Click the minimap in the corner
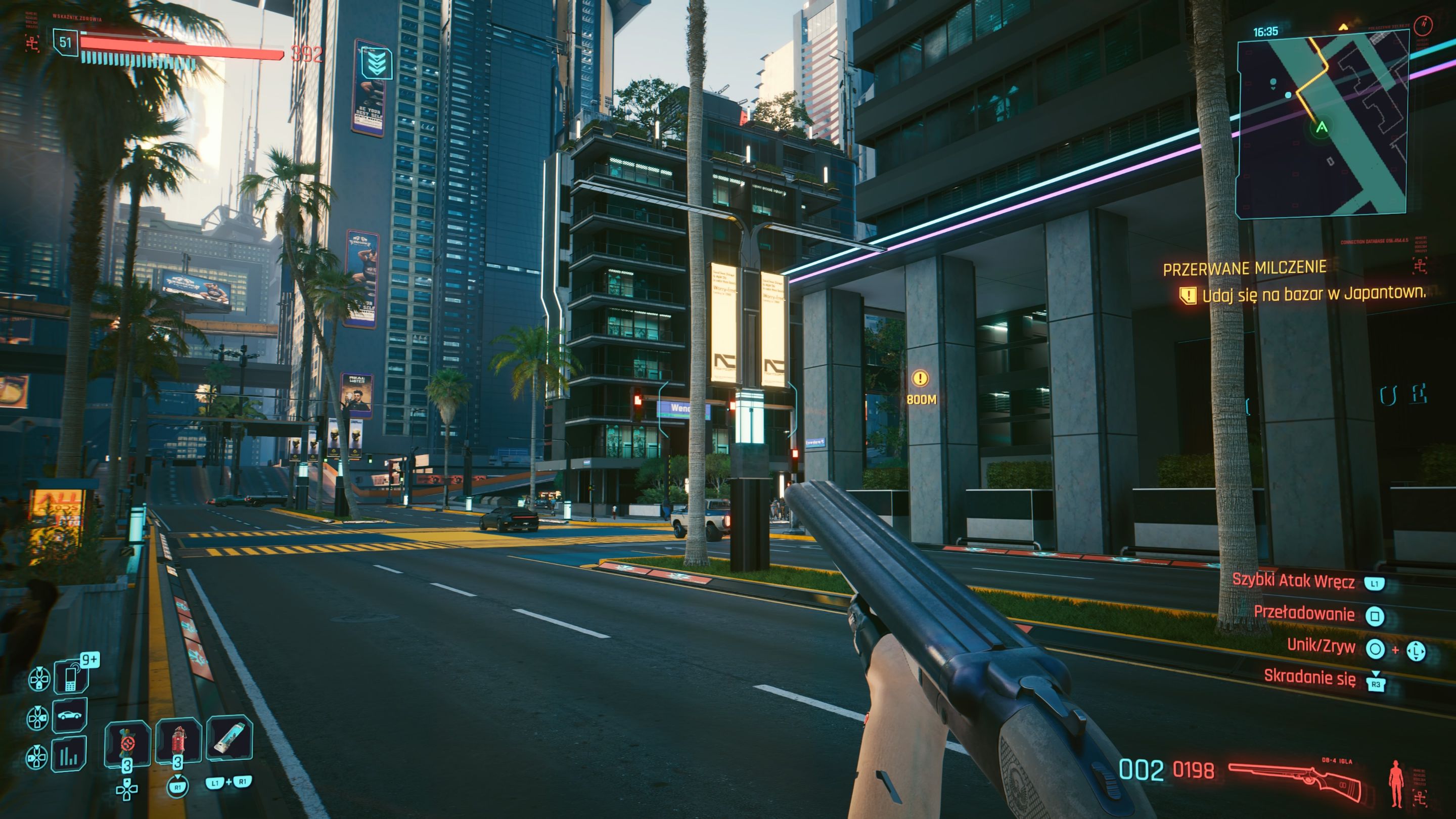The image size is (1456, 819). click(1322, 124)
